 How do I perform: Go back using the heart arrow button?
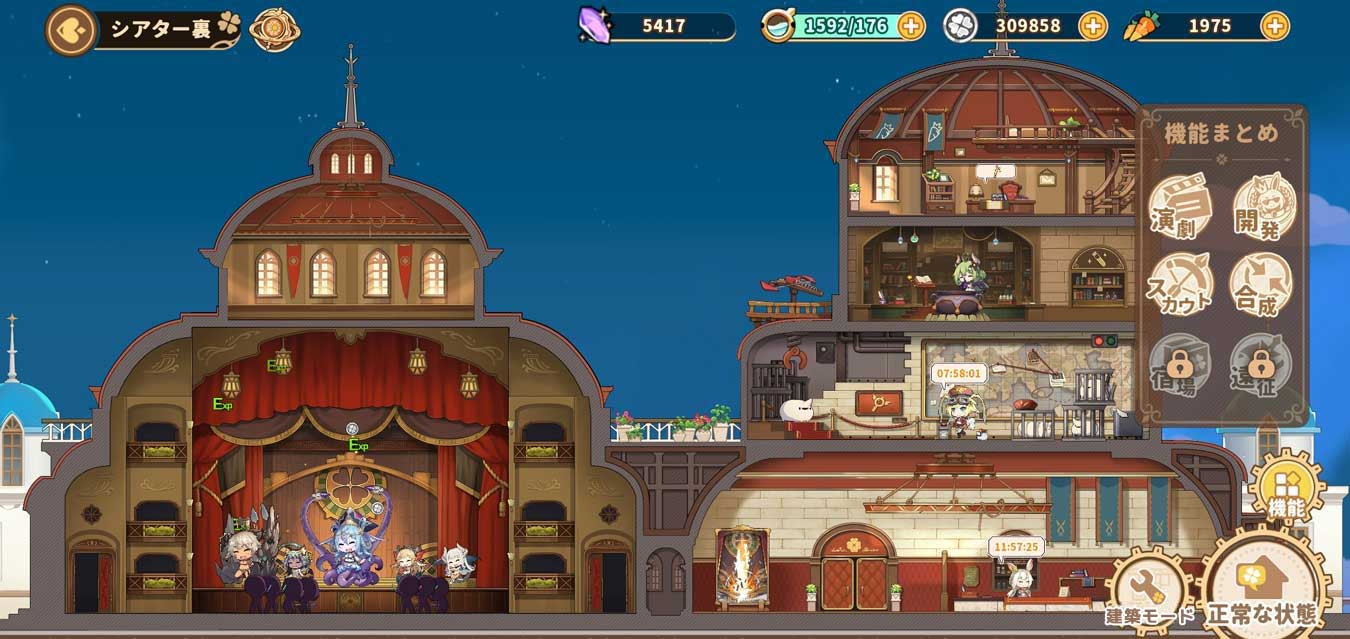70,30
